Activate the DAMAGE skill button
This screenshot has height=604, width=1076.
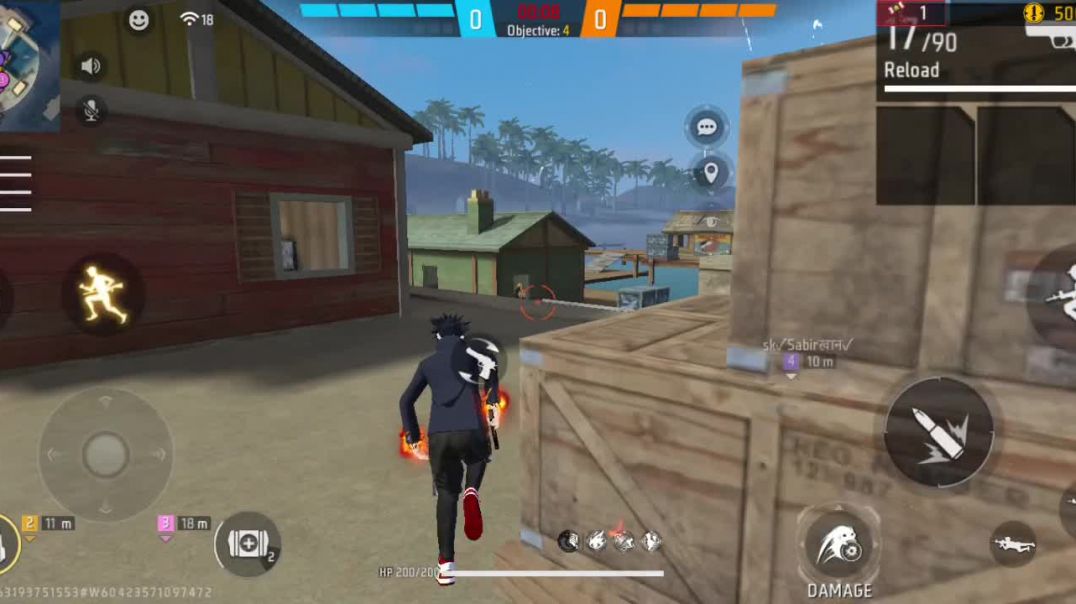[x=839, y=545]
